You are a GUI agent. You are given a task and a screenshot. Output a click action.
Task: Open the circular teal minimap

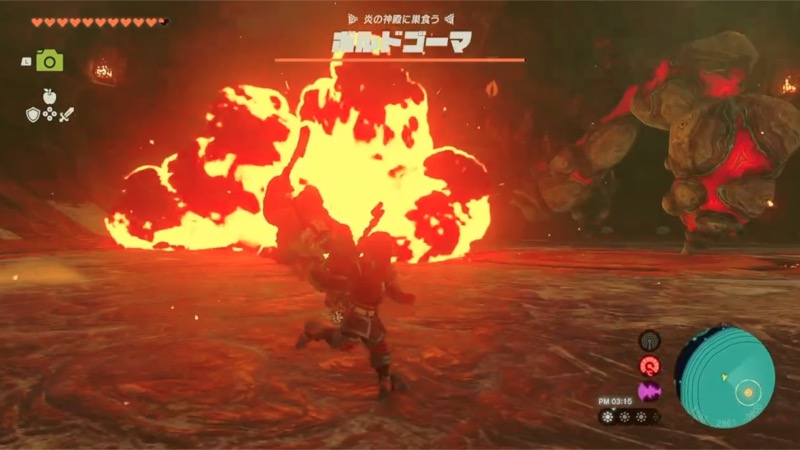pos(725,373)
